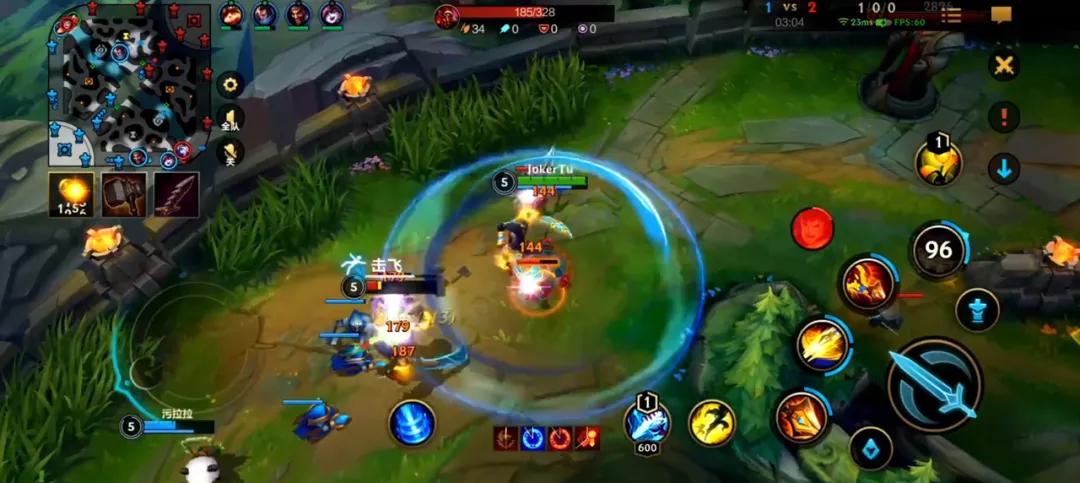Send the crossed-swords attack ping
Viewport: 1080px width, 483px height.
[x=1003, y=66]
